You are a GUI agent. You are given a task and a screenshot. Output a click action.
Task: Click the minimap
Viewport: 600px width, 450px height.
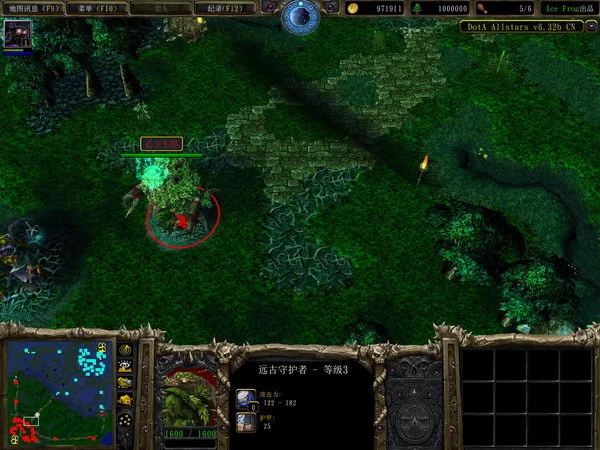tap(60, 392)
